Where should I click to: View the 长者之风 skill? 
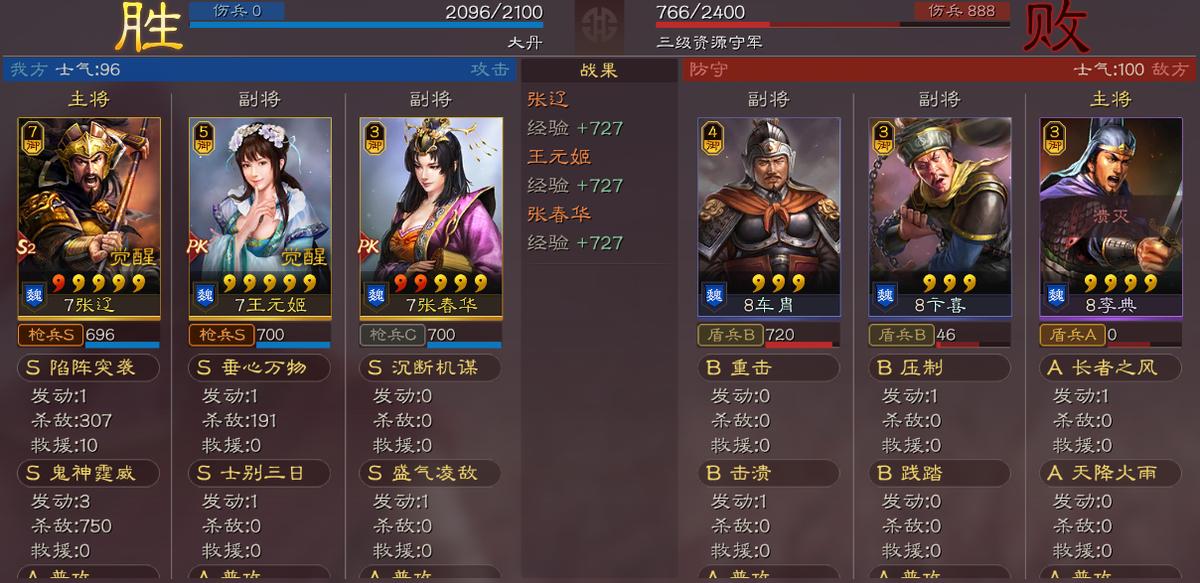click(1111, 368)
